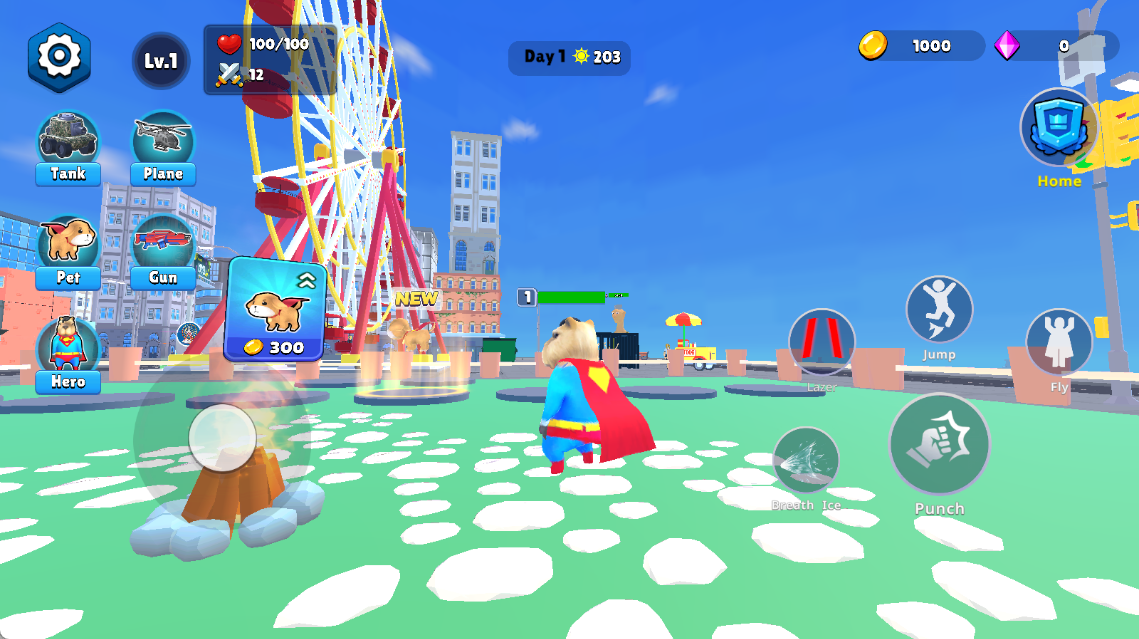This screenshot has width=1139, height=639.
Task: Hit the Punch attack button
Action: tap(939, 445)
